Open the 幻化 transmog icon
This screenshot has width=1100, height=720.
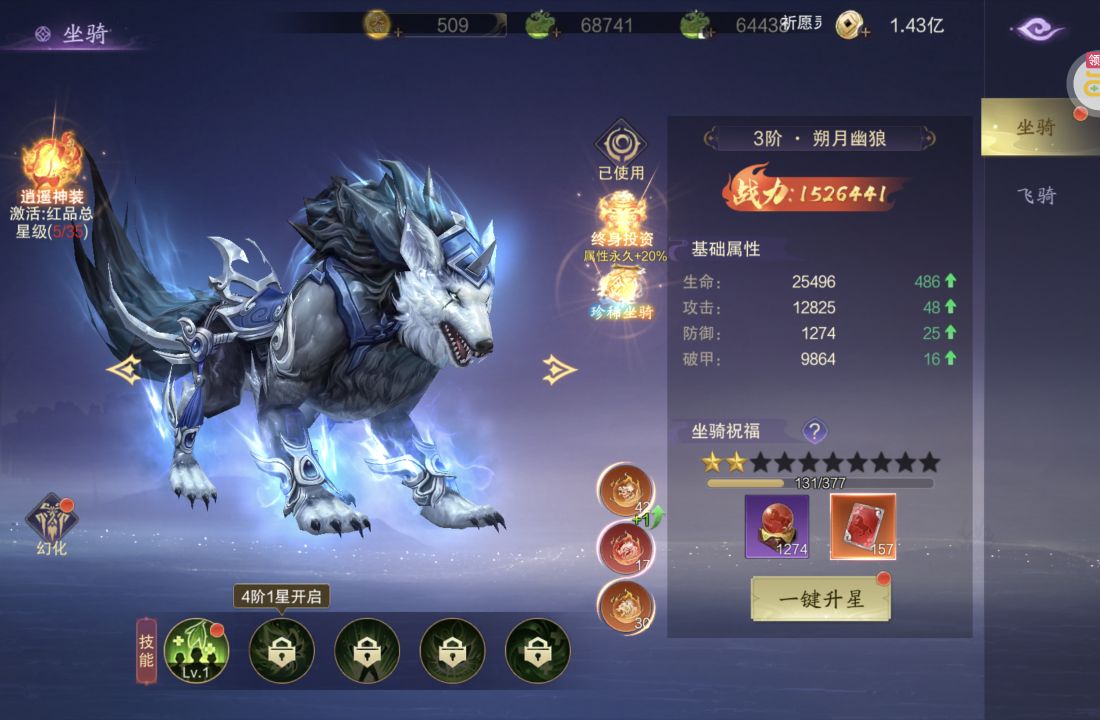coord(51,522)
